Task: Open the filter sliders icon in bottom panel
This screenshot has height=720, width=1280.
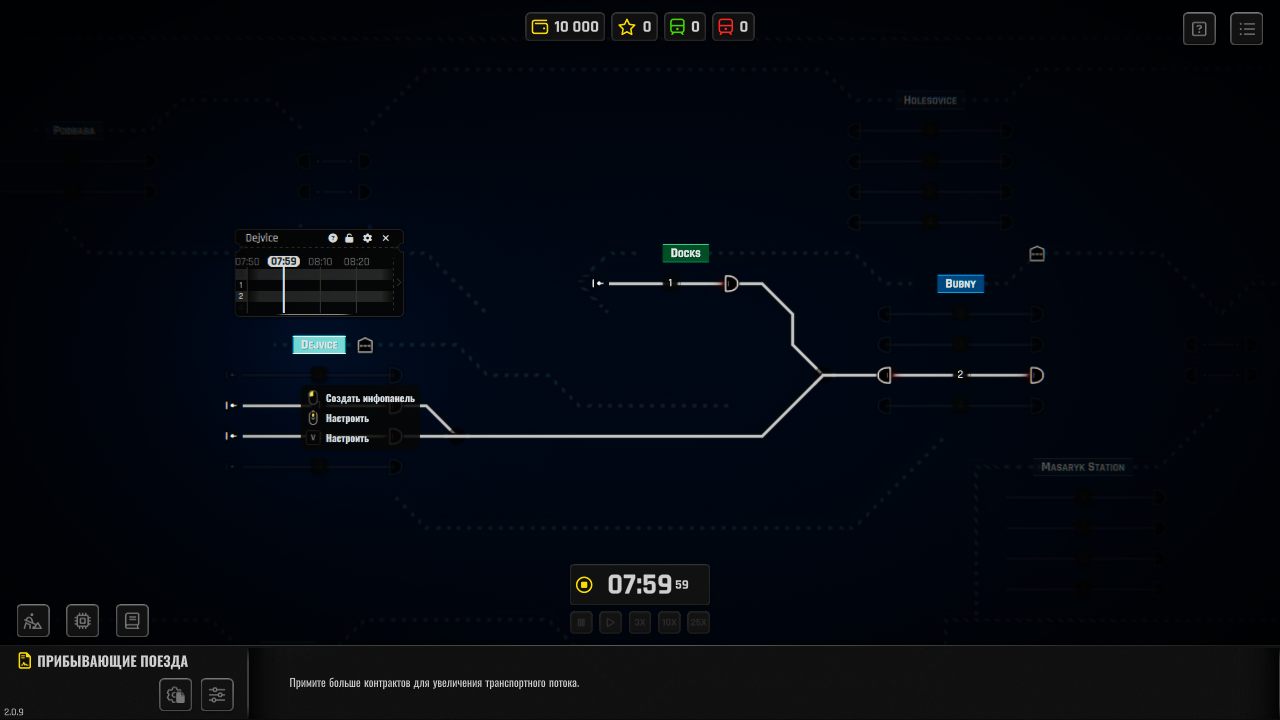Action: coord(217,694)
